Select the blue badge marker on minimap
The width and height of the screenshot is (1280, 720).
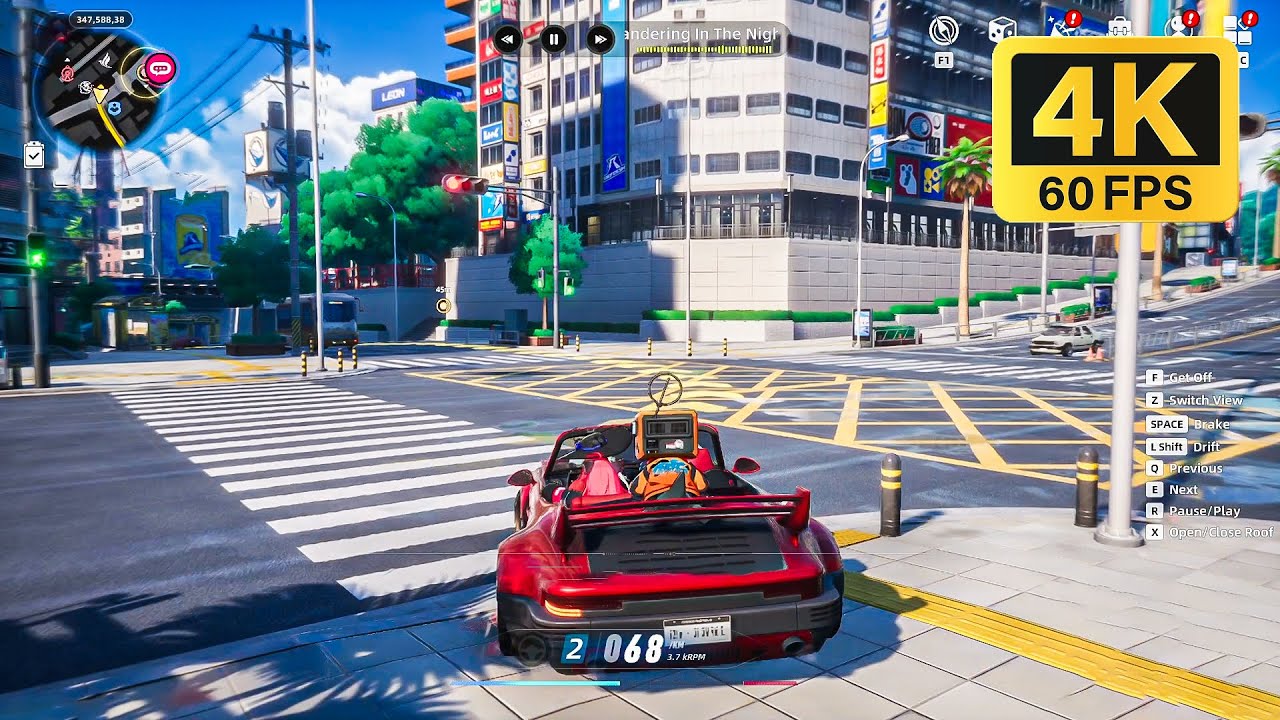pos(114,107)
